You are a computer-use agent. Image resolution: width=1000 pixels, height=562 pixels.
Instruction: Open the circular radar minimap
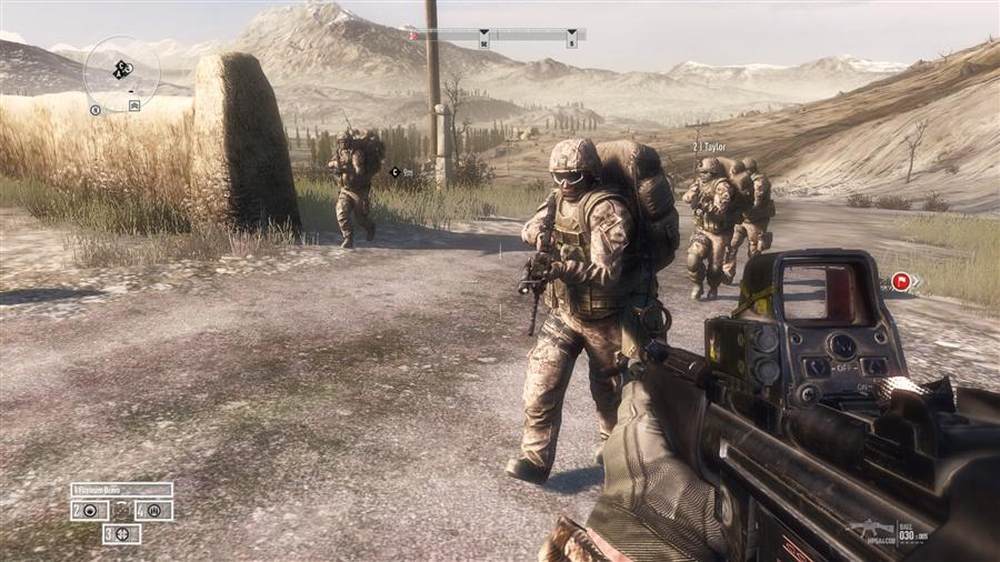click(121, 71)
